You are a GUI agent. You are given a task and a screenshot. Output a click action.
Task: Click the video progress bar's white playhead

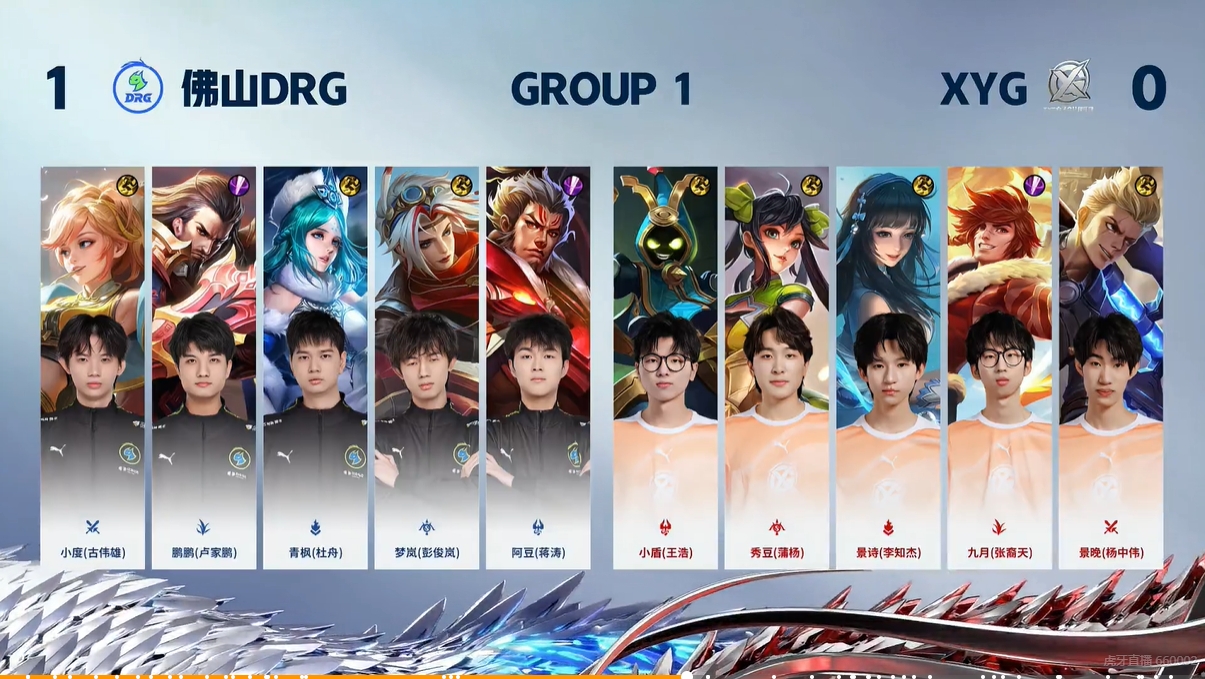[687, 675]
